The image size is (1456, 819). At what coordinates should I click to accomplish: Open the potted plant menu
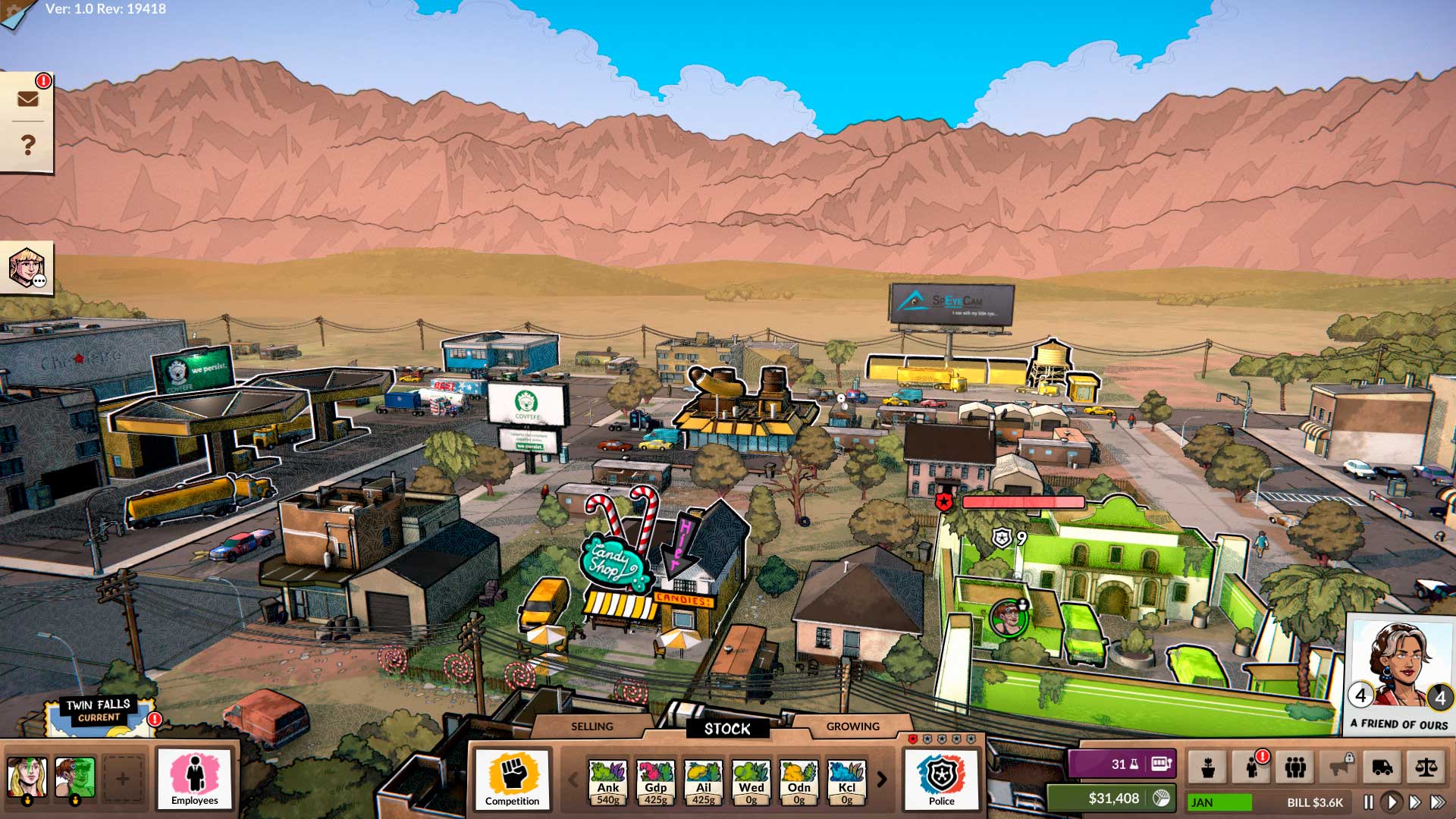tap(1208, 767)
